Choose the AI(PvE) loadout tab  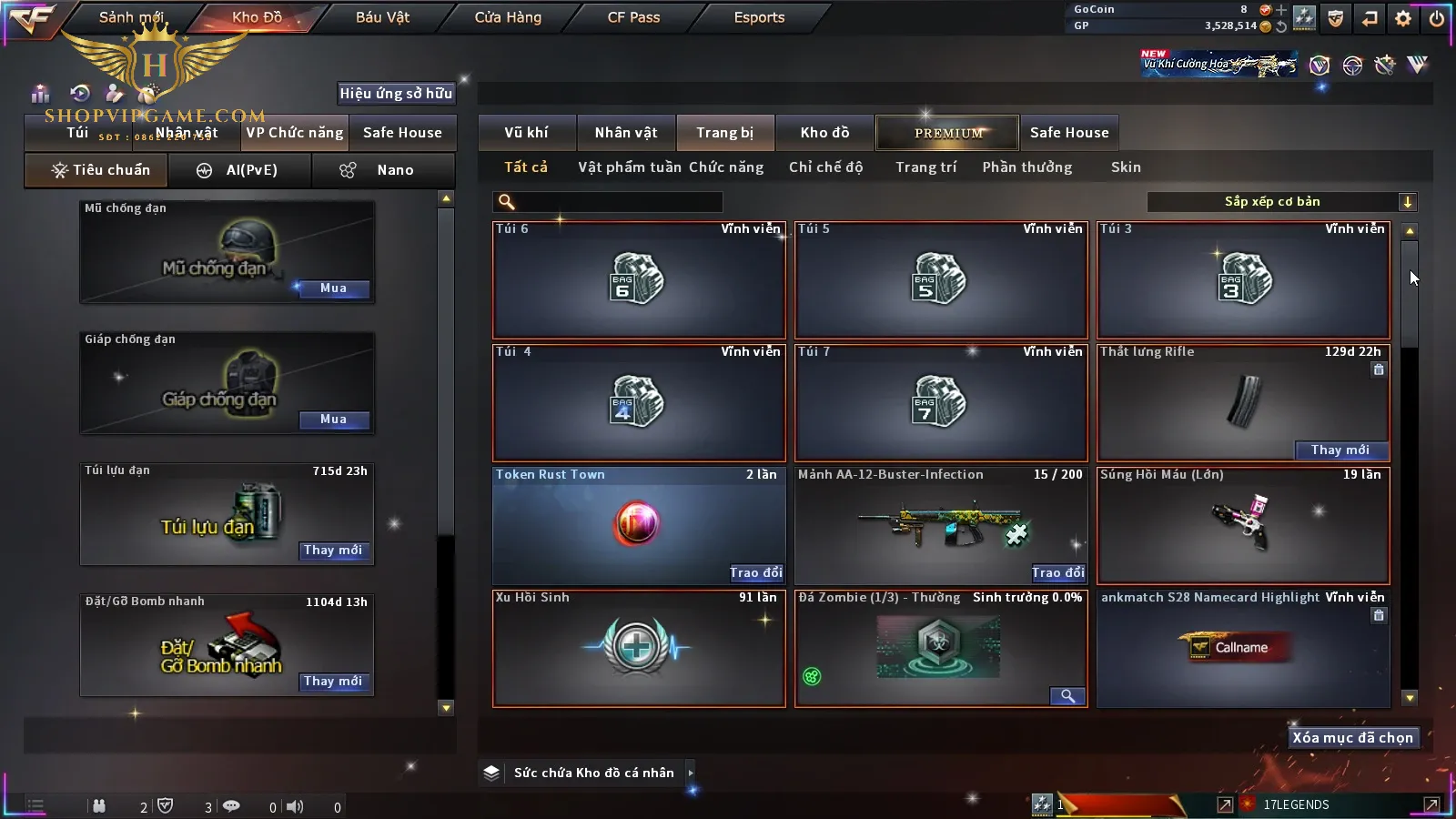point(240,170)
